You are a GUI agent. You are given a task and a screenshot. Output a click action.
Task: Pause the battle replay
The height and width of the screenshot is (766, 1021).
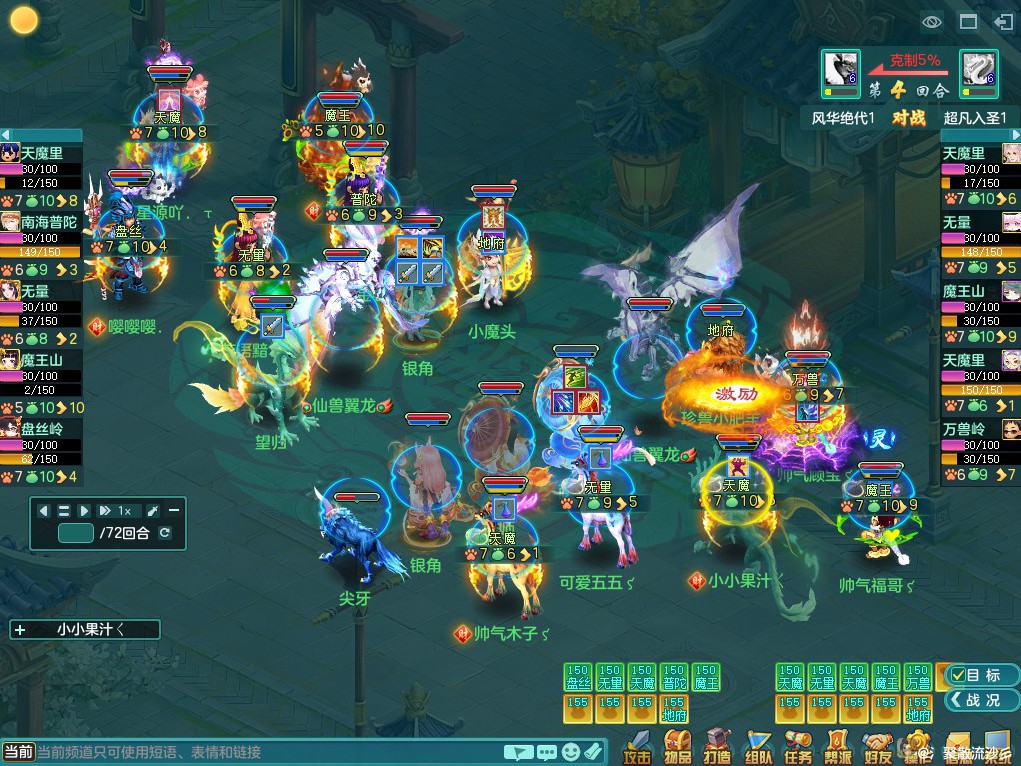point(64,511)
